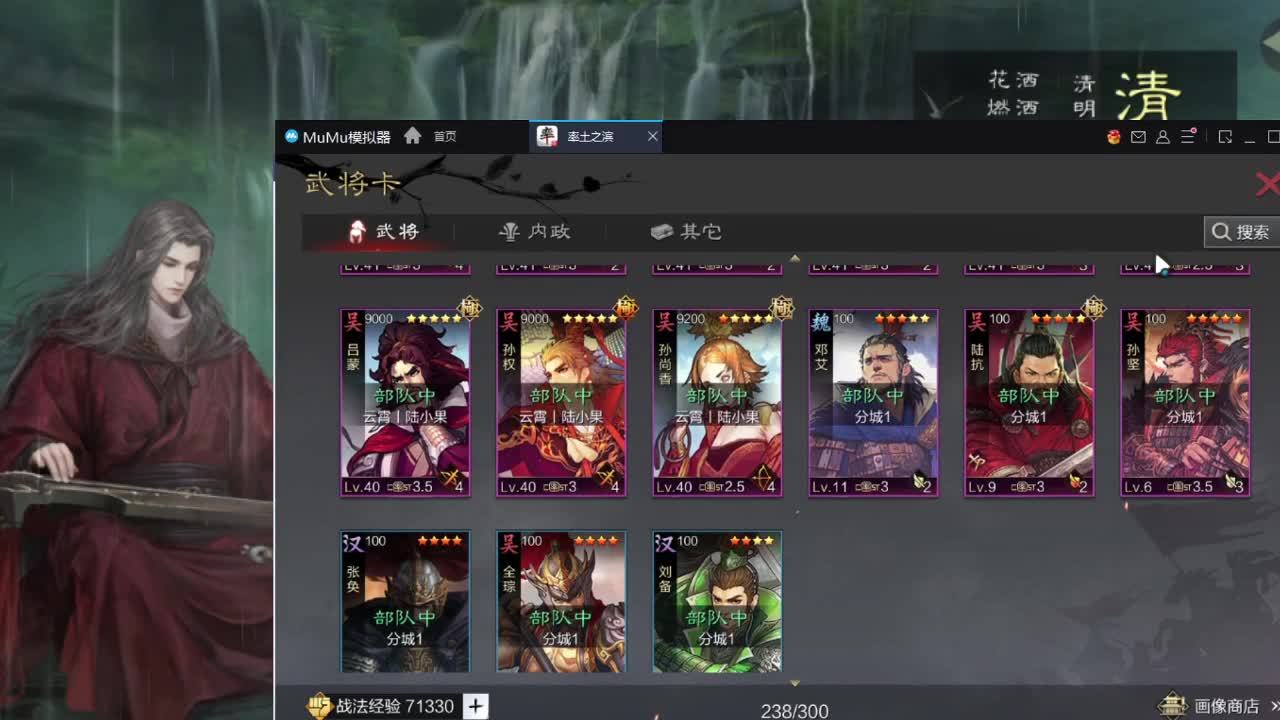Open the MuMu account profile icon

point(1162,137)
